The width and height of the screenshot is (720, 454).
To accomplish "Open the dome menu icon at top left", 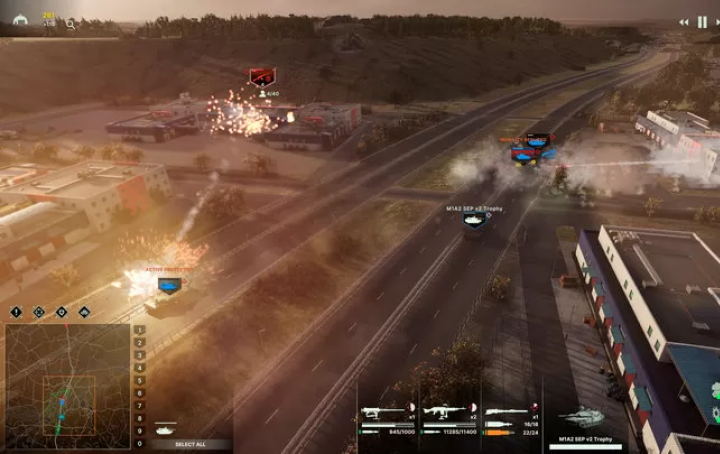I will click(19, 20).
